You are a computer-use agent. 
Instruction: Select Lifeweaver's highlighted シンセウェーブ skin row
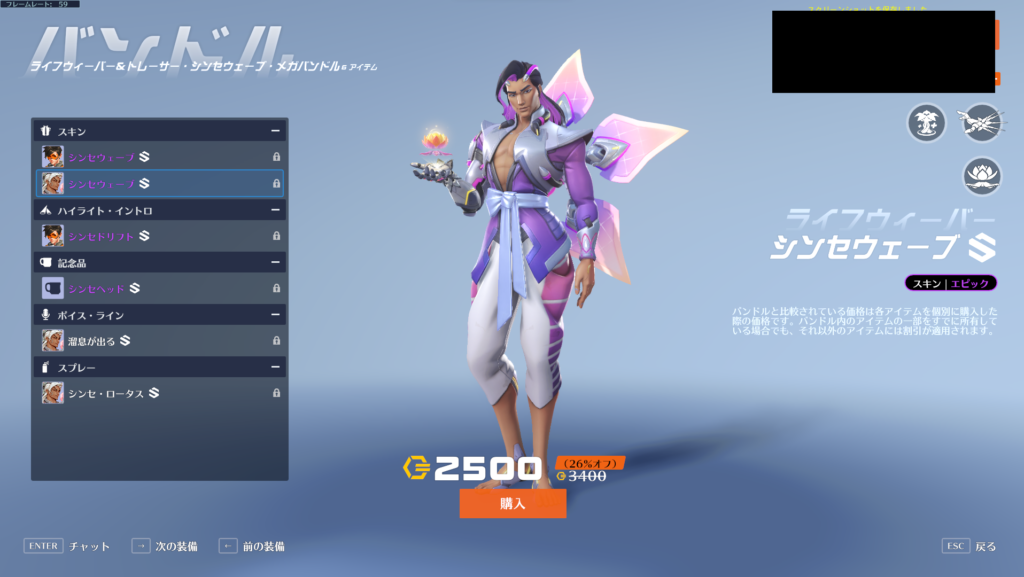click(160, 184)
